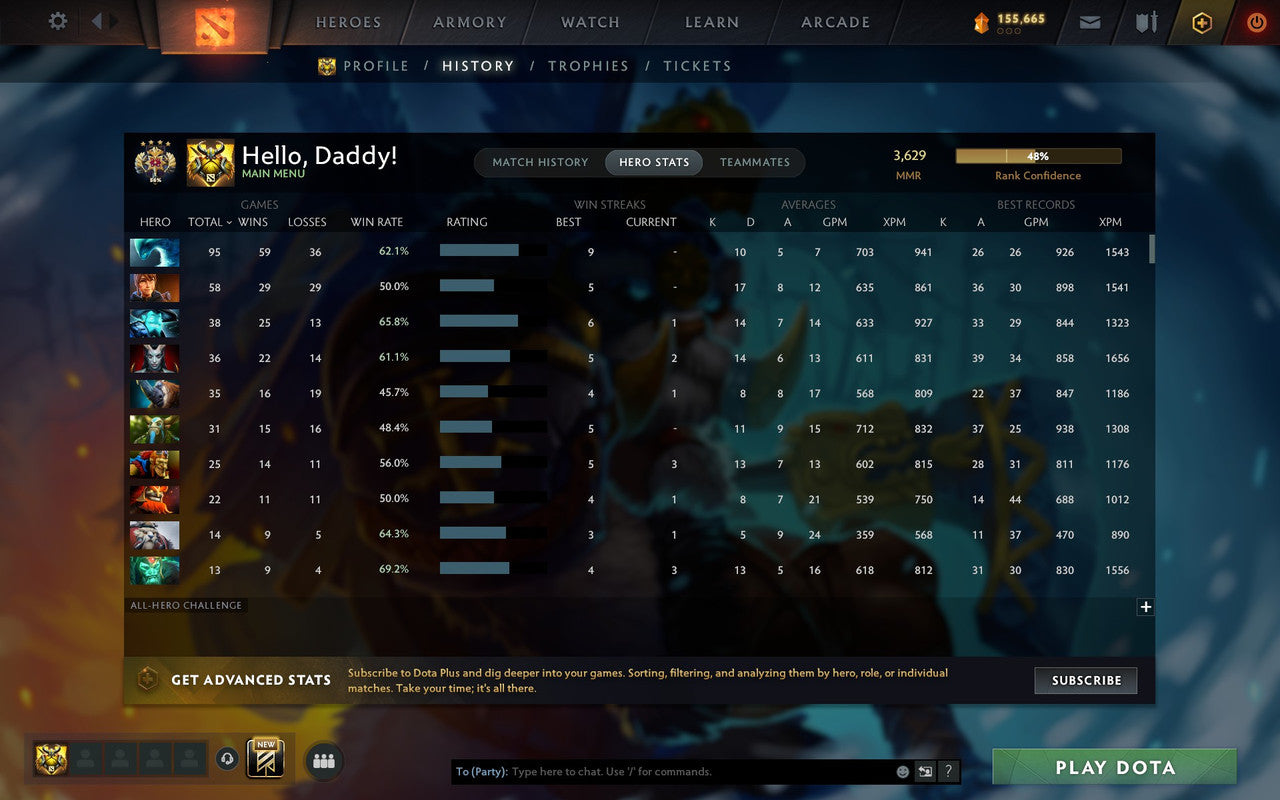
Task: Click the back navigation arrow beside the gear
Action: point(97,21)
